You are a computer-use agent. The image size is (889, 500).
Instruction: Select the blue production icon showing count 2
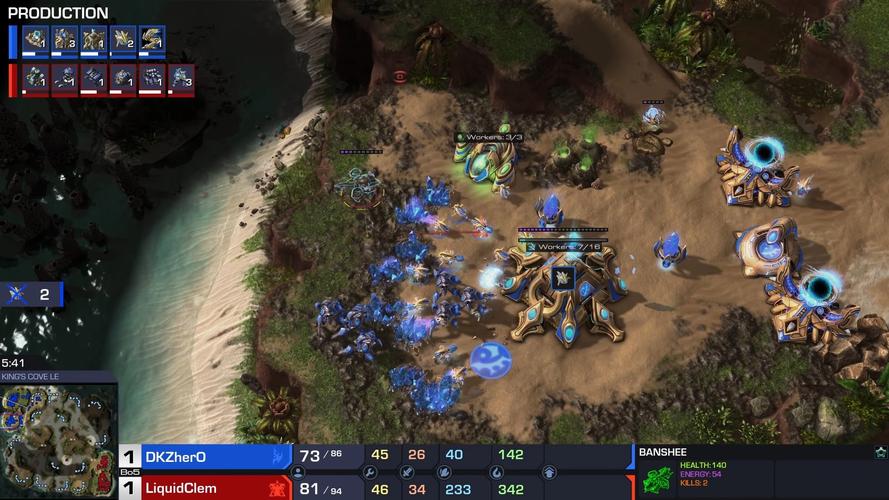click(x=123, y=40)
